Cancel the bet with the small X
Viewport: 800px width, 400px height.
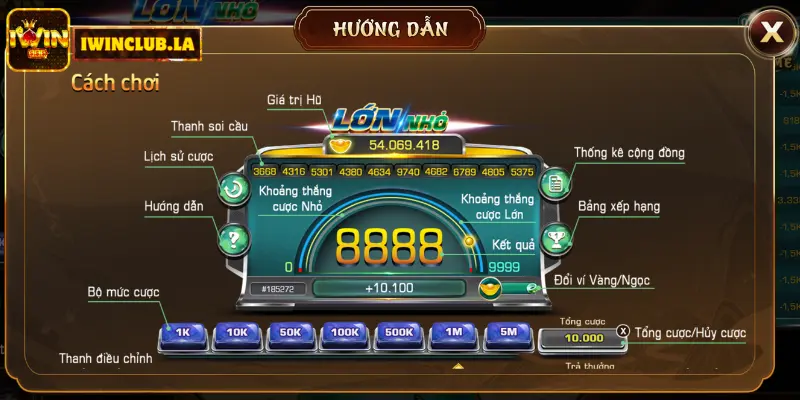click(x=623, y=331)
